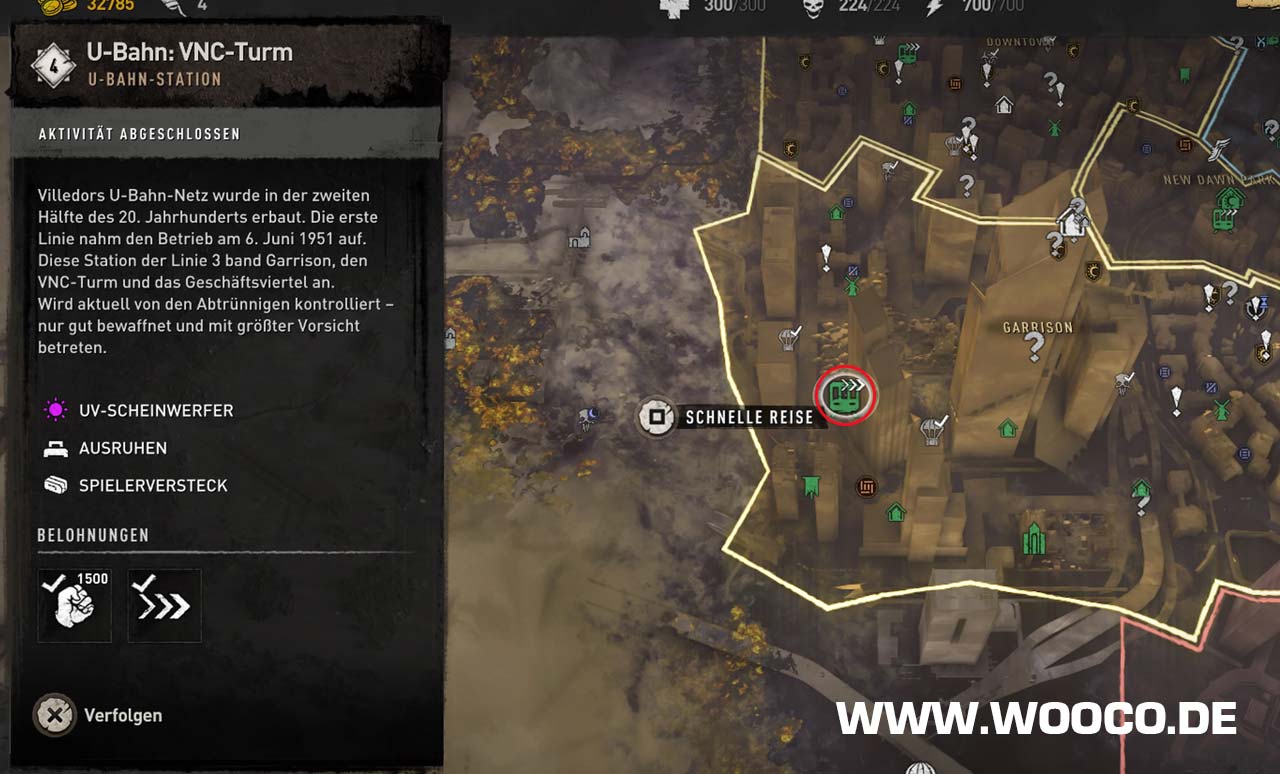Screen dimensions: 1280x774
Task: Select the red-circled VNC-Turm metro station marker
Action: 846,395
